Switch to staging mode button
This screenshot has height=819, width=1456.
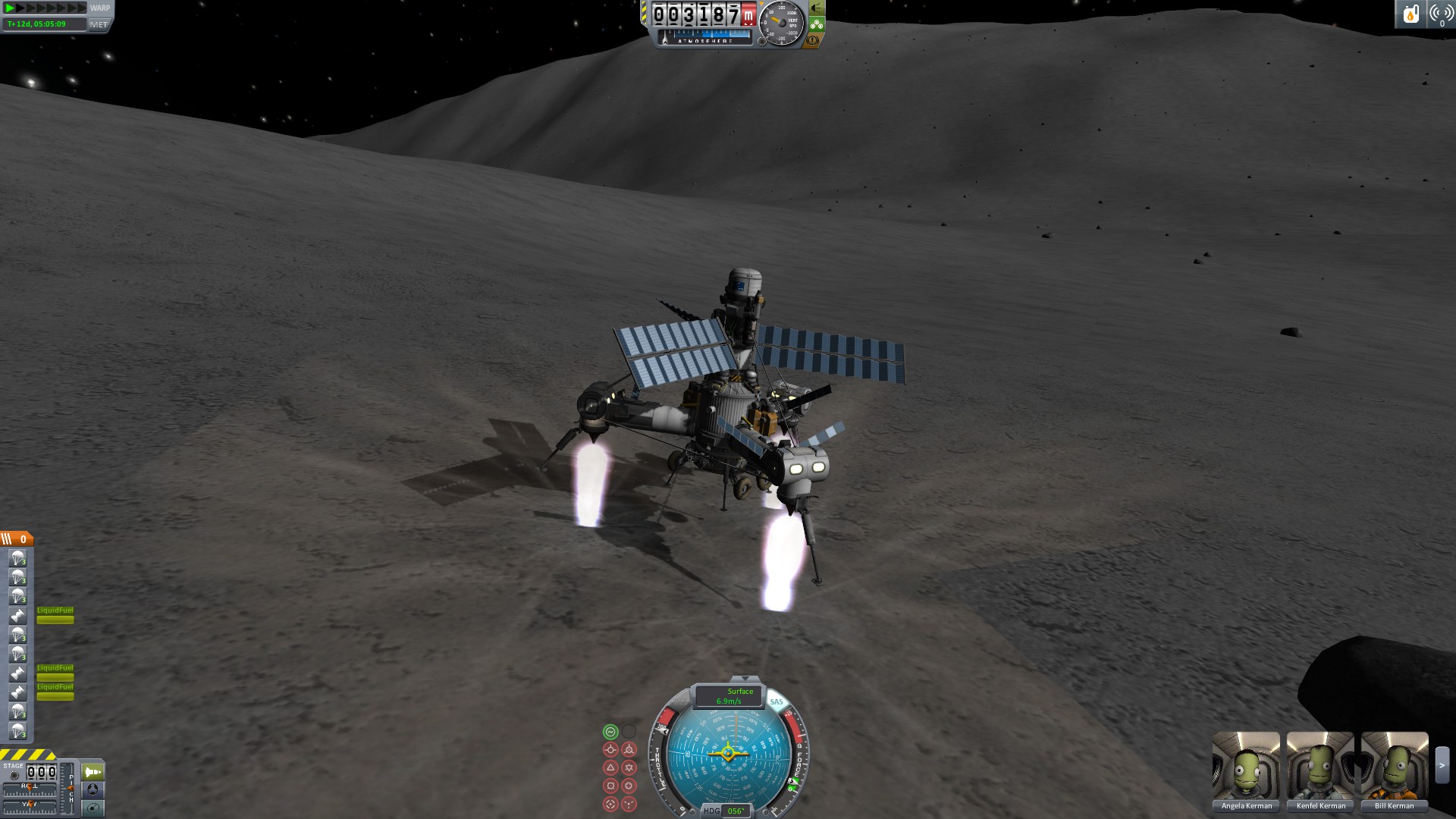[x=93, y=772]
